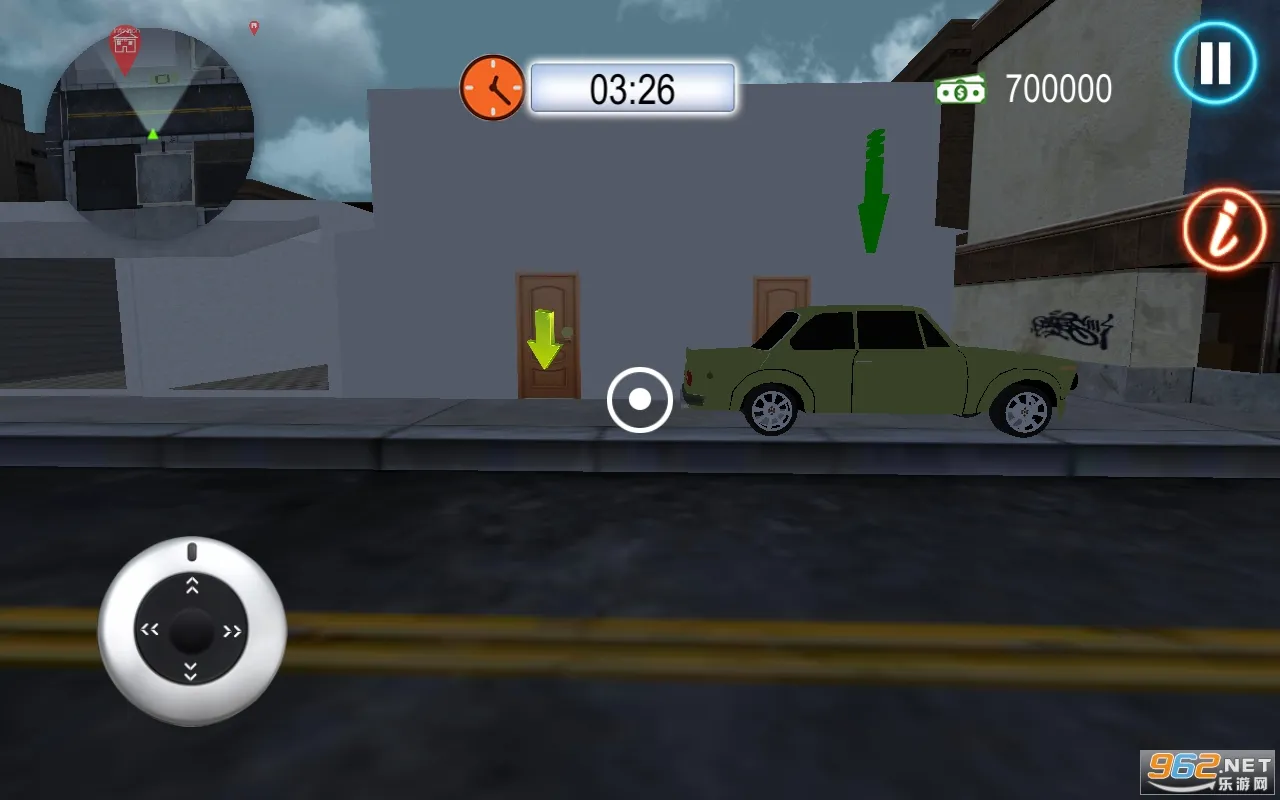Tap the joystick's left arrow
Screen dimensions: 1280x800
[150, 630]
